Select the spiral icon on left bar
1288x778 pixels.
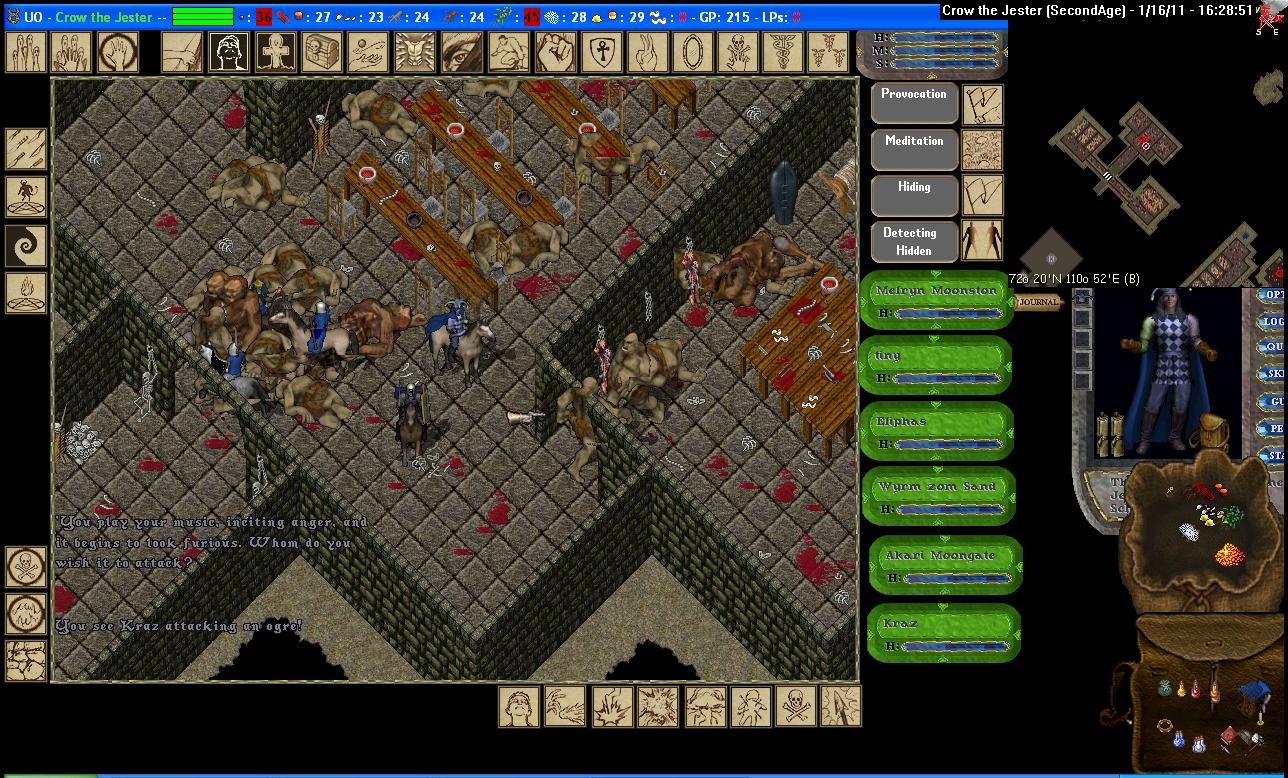[x=26, y=245]
